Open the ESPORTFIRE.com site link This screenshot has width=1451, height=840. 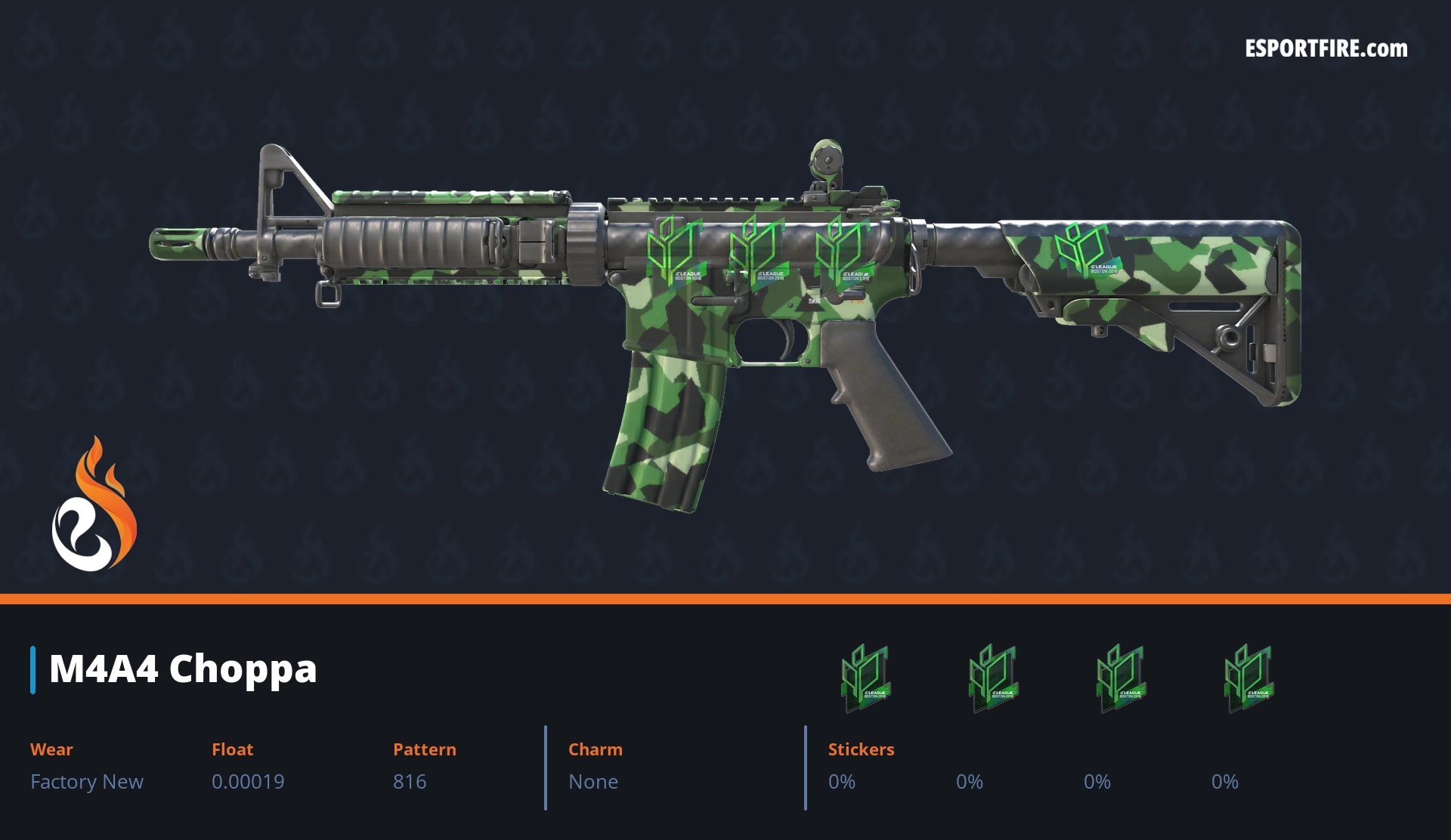(1326, 49)
